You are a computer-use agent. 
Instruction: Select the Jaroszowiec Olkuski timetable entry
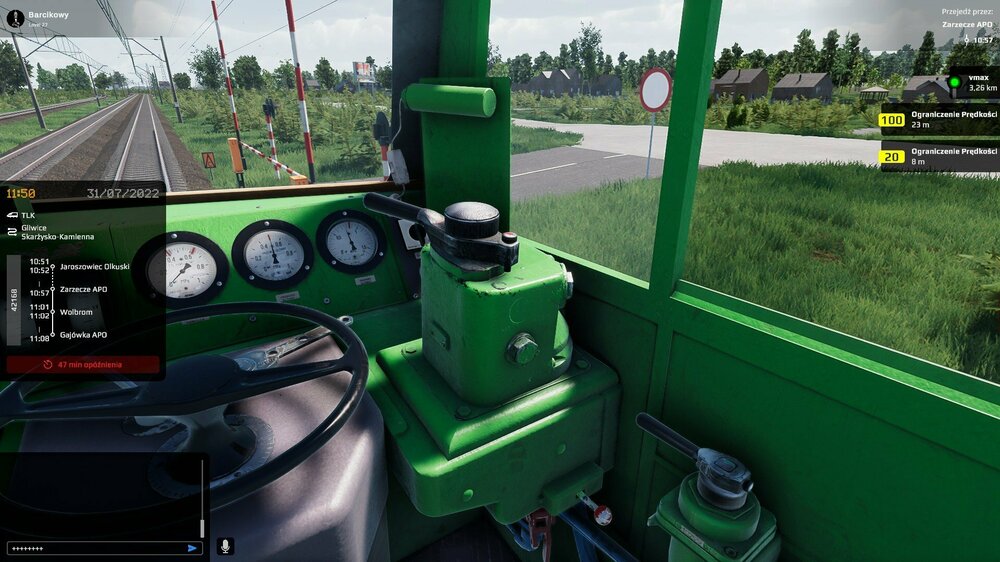(x=94, y=266)
